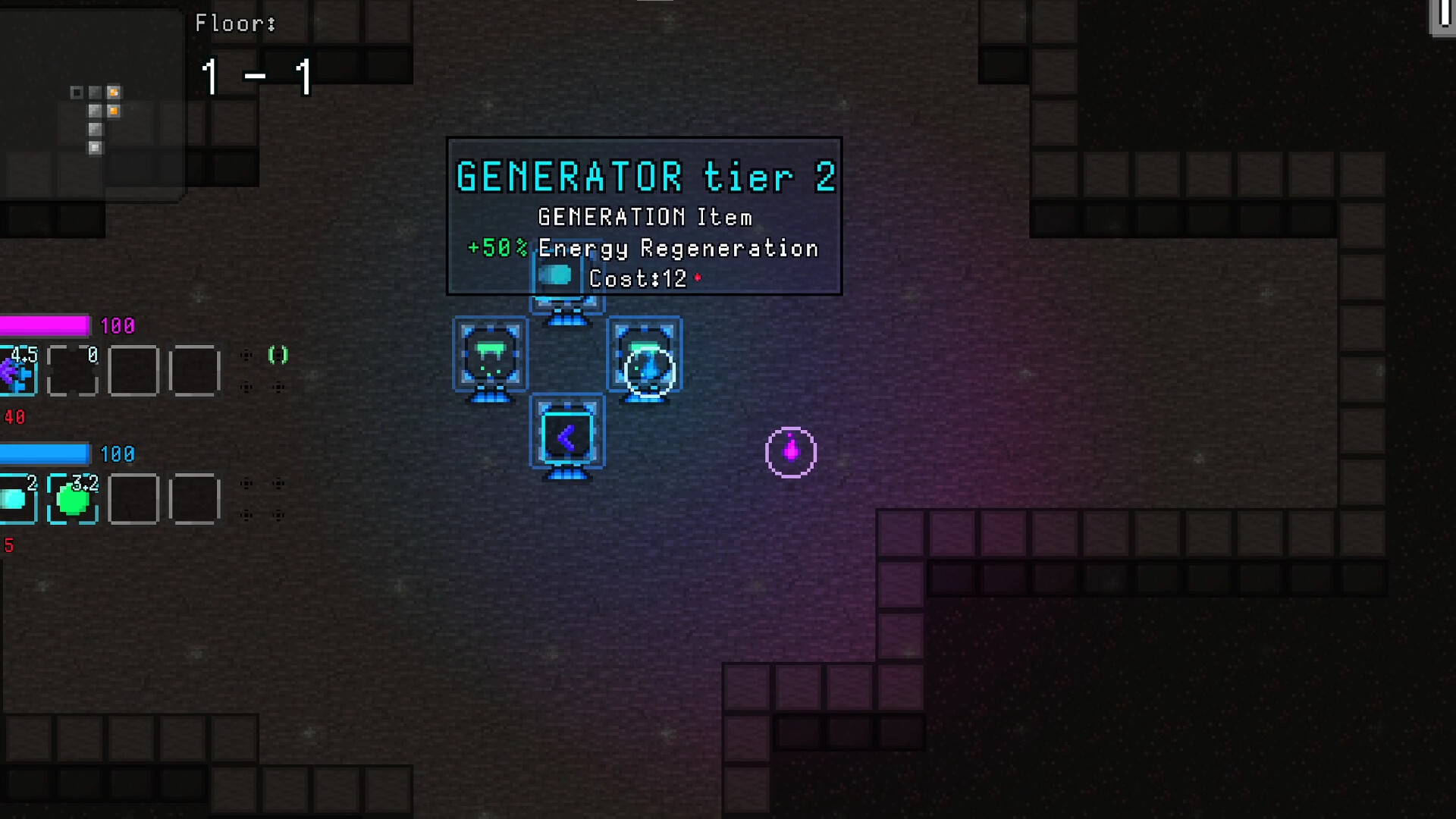Select the purple boomerang item on the bottom pedestal
Viewport: 1456px width, 819px height.
[567, 433]
